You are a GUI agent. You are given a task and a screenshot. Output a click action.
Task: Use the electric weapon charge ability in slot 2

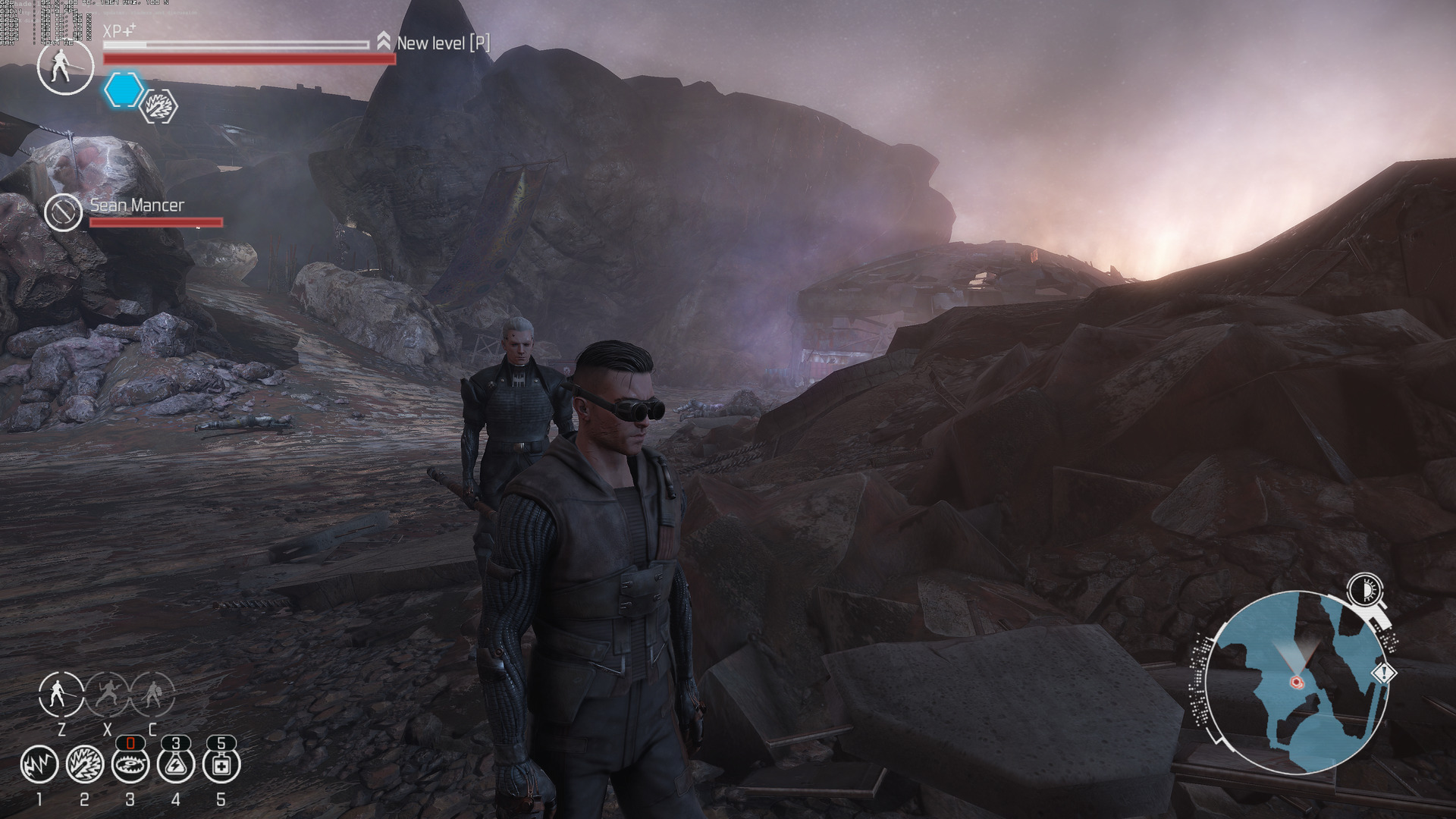coord(84,764)
